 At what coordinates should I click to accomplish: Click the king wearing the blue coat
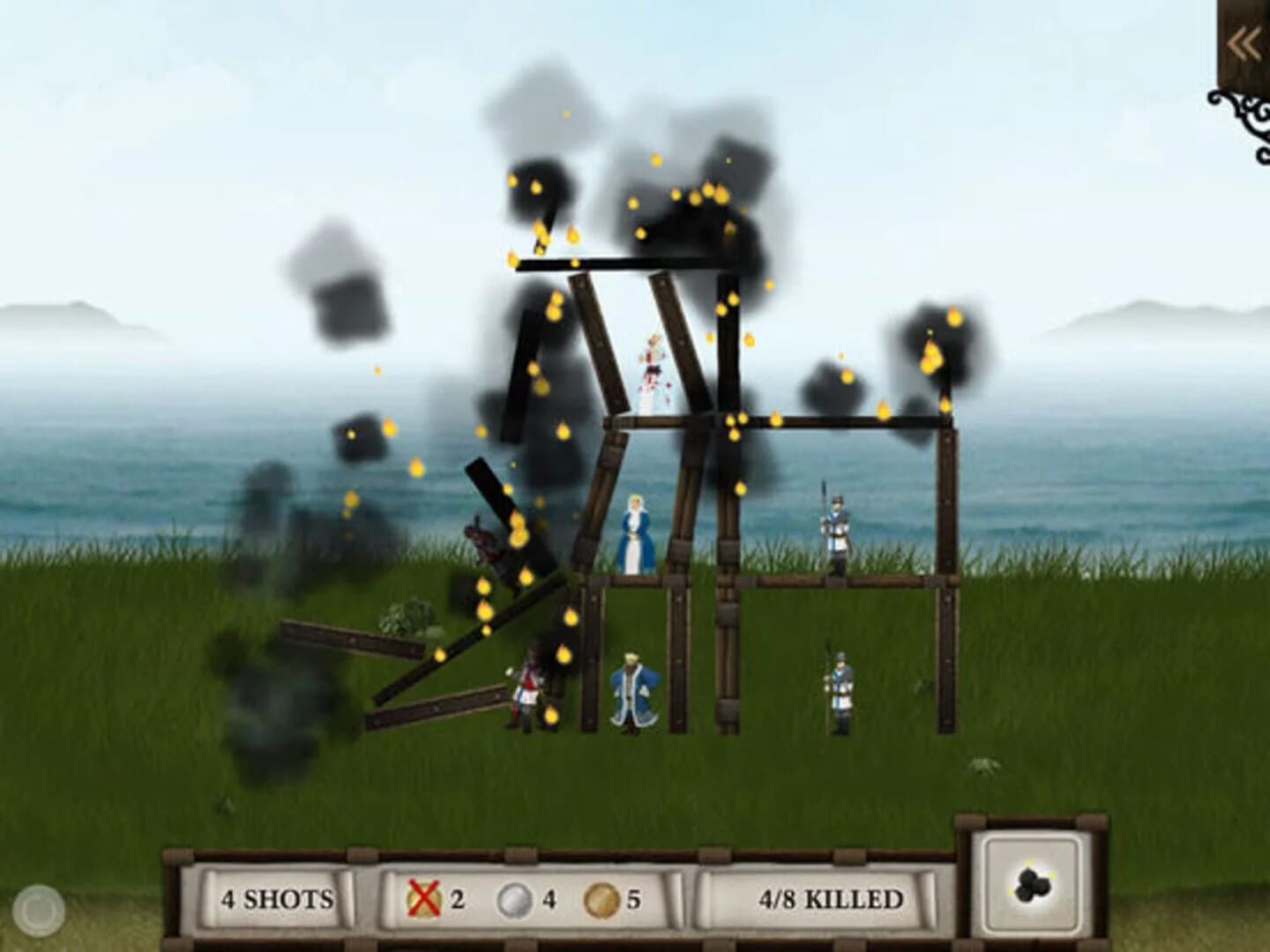coord(631,692)
